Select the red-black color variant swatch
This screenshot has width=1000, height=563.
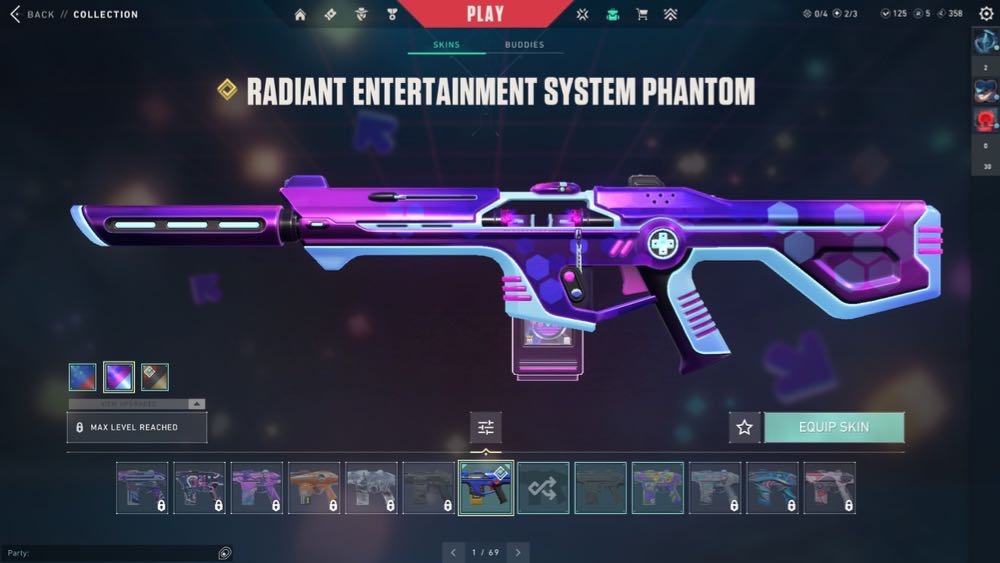pyautogui.click(x=155, y=376)
